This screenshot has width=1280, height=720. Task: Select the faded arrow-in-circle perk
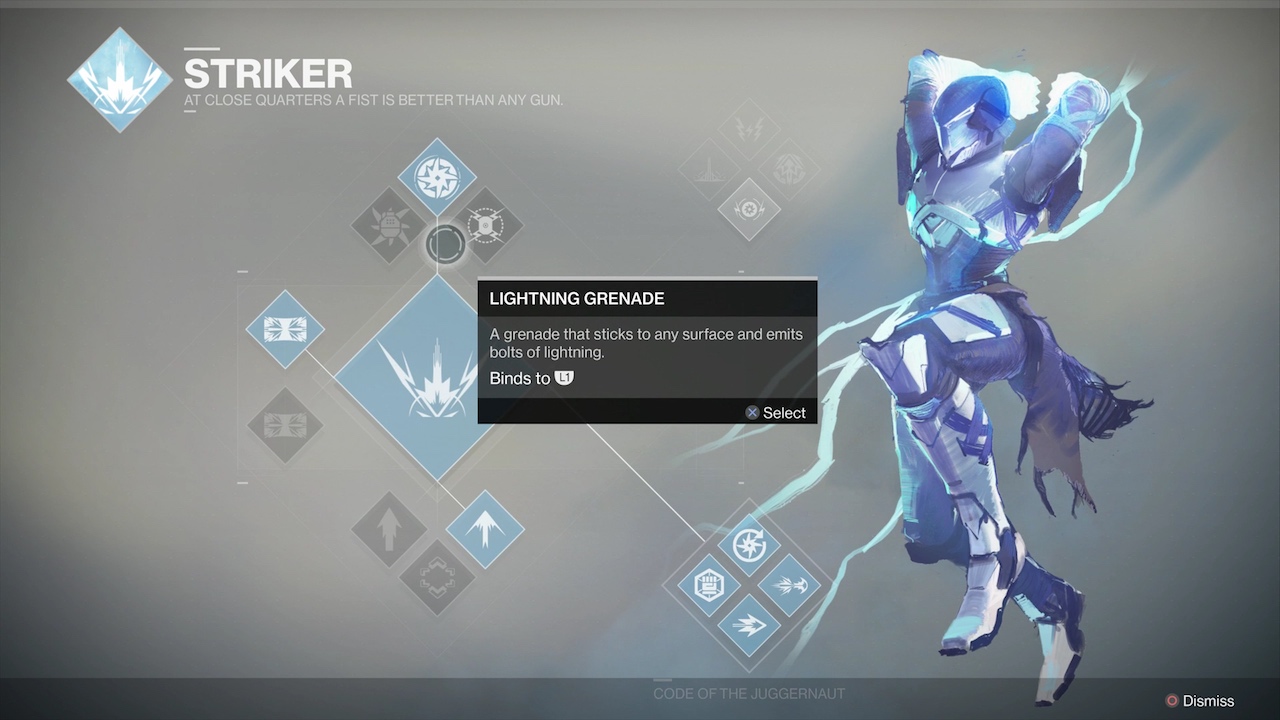click(x=789, y=169)
